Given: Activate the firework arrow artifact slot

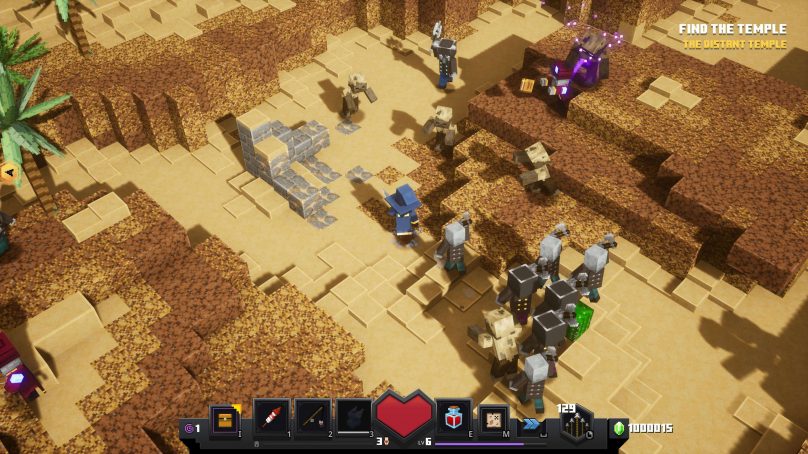Looking at the screenshot, I should point(271,416).
